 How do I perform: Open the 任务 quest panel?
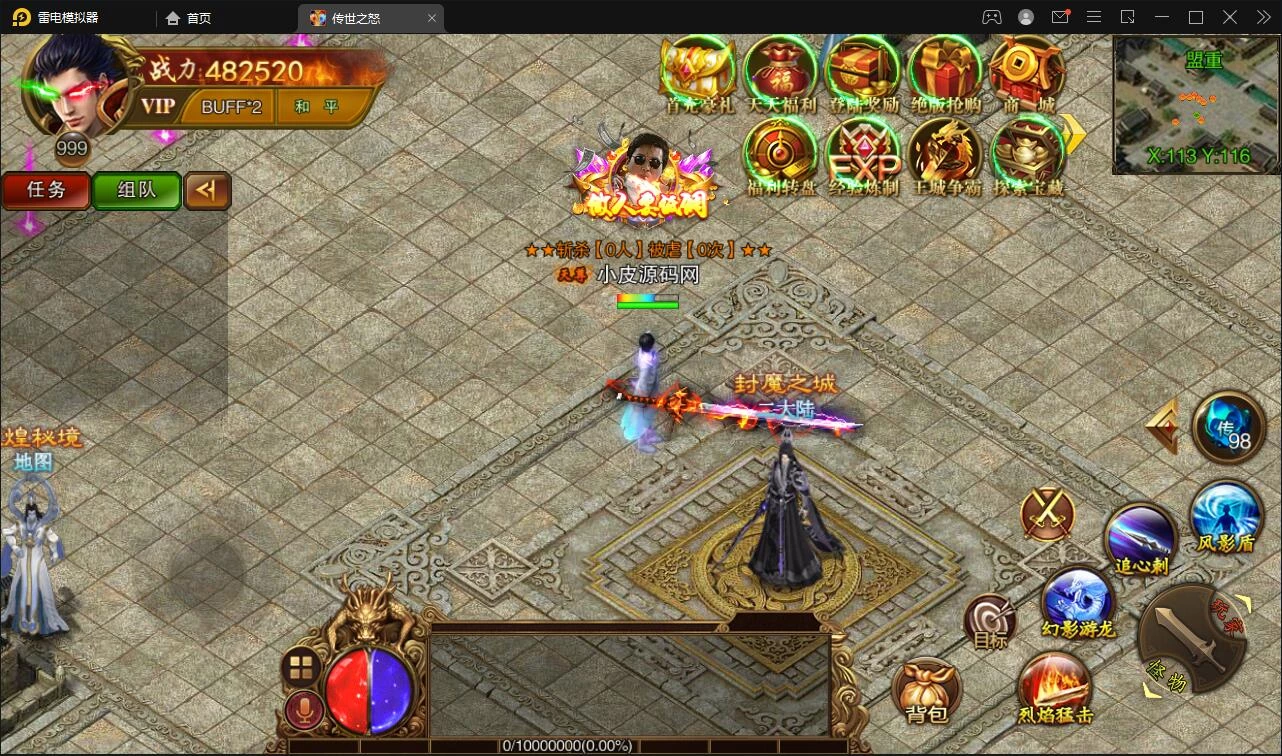(x=46, y=190)
